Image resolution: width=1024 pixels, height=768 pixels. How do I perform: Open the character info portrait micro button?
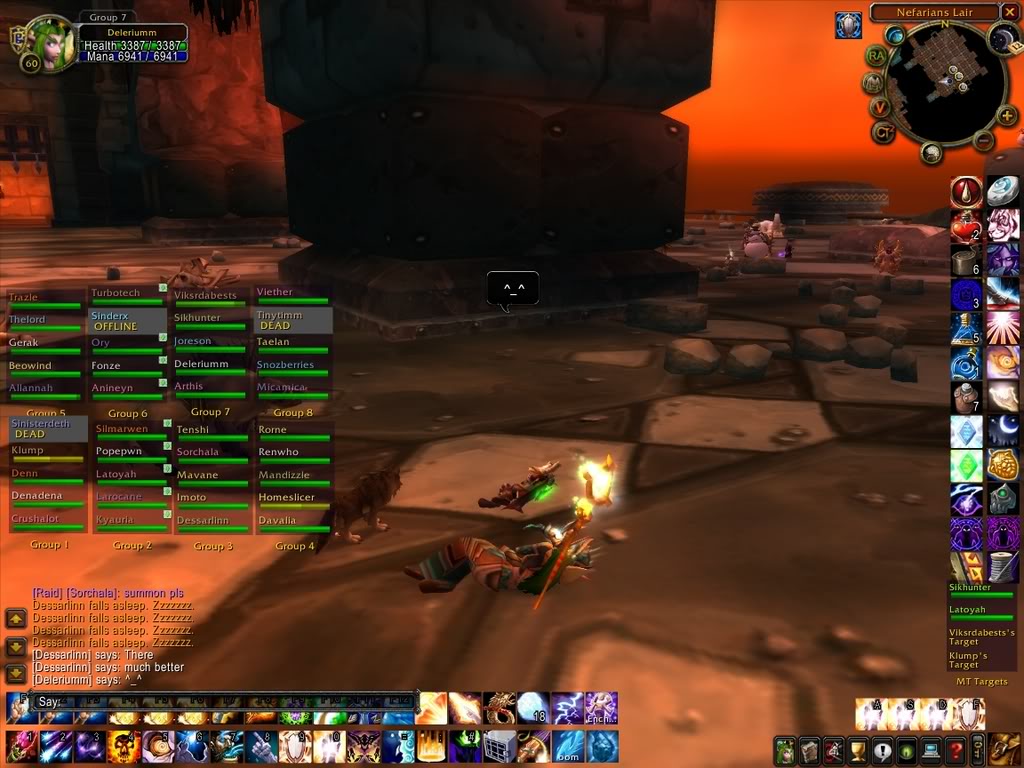click(785, 748)
